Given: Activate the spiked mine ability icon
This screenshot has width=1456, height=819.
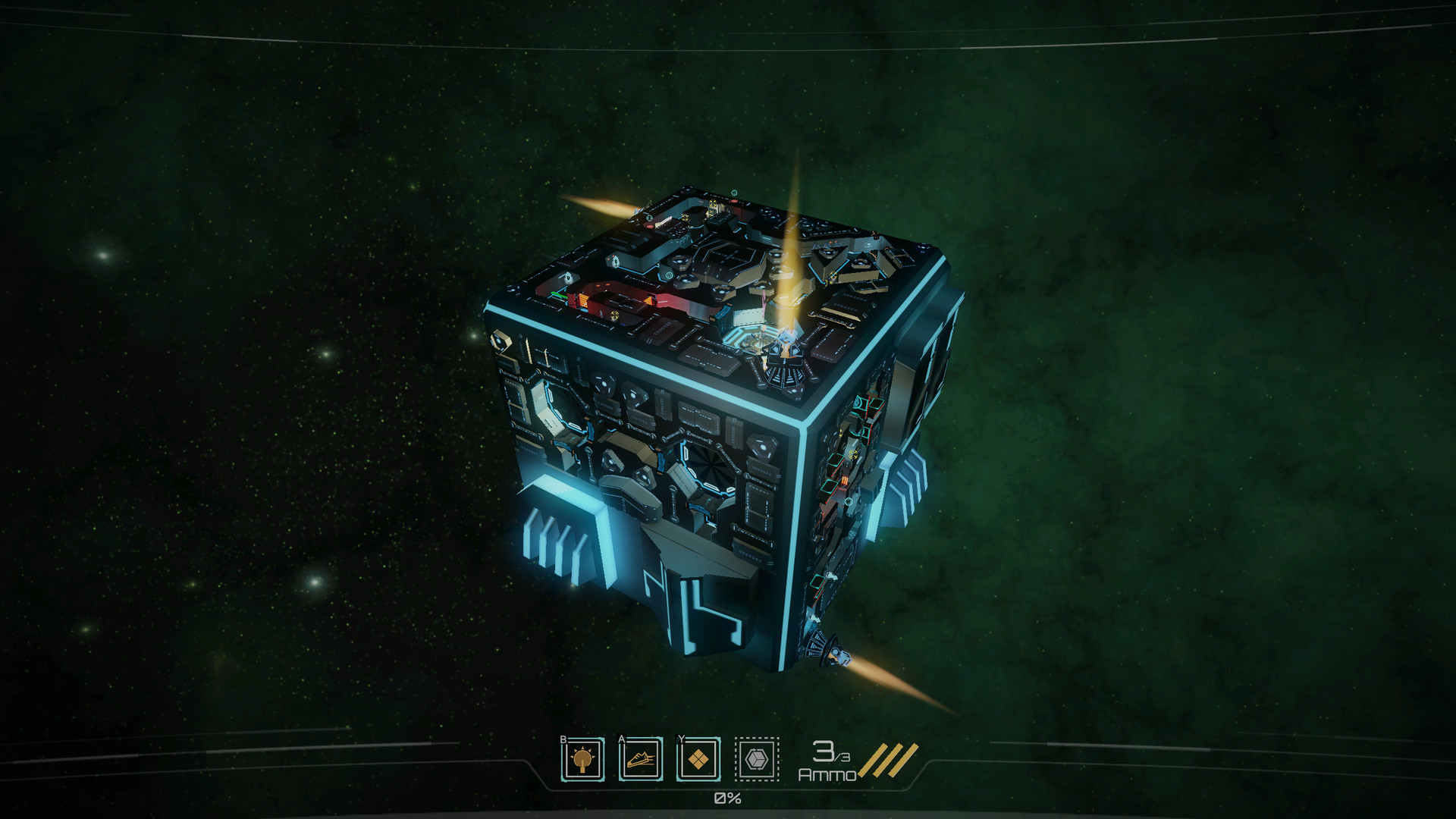Looking at the screenshot, I should [582, 759].
